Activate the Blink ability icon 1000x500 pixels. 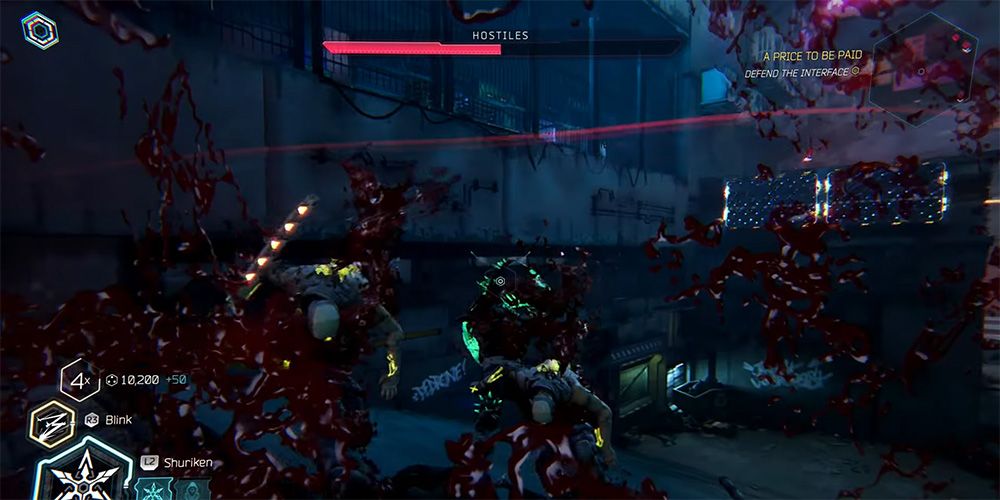click(x=51, y=422)
